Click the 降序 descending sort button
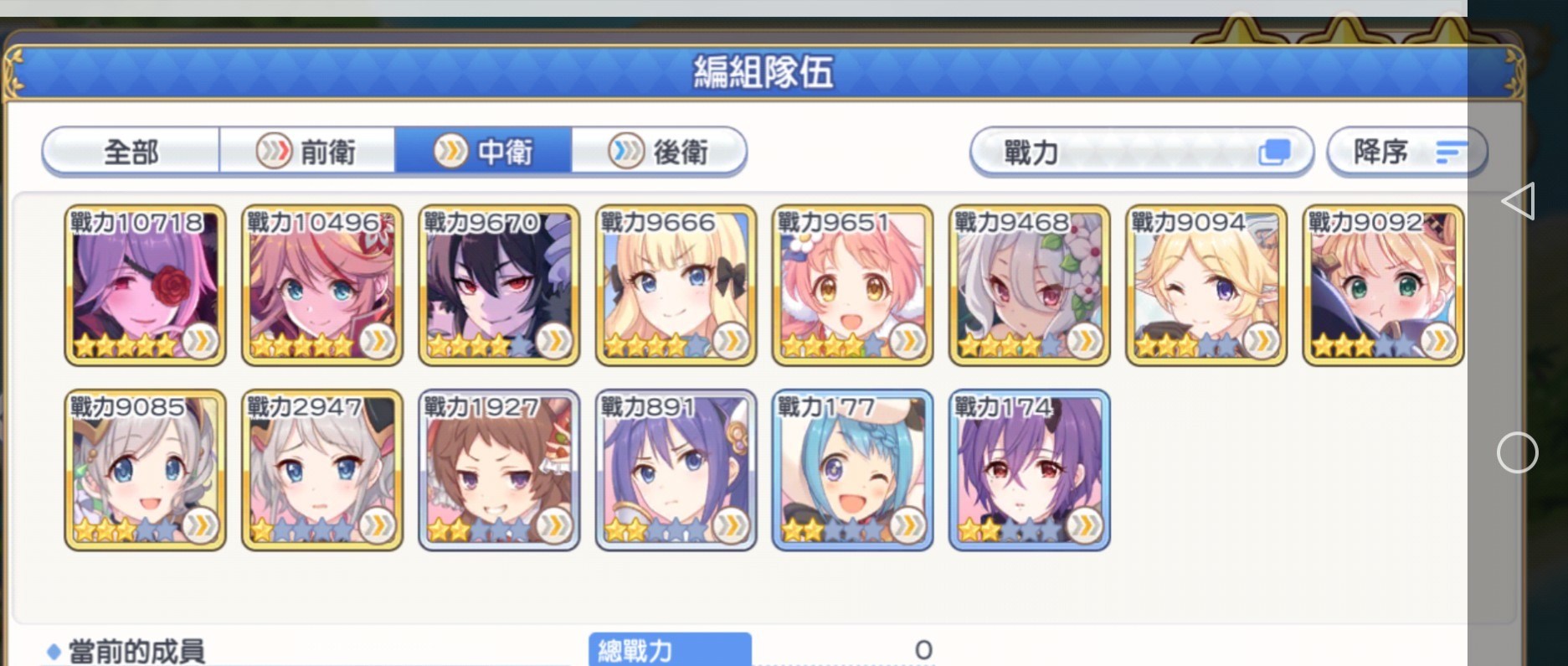The width and height of the screenshot is (1568, 666). coord(1405,151)
